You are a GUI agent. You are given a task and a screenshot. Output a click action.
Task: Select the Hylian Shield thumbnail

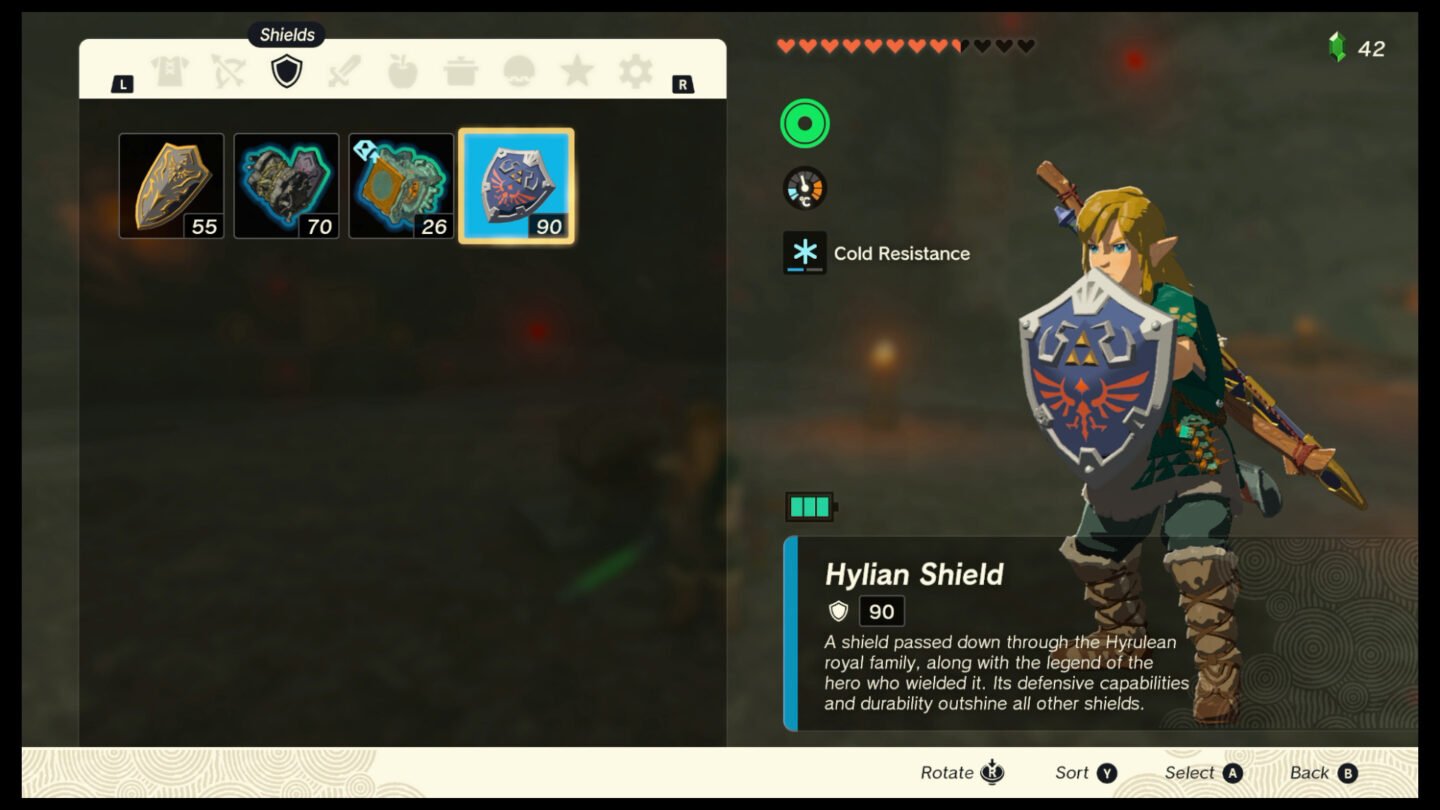[x=517, y=184]
